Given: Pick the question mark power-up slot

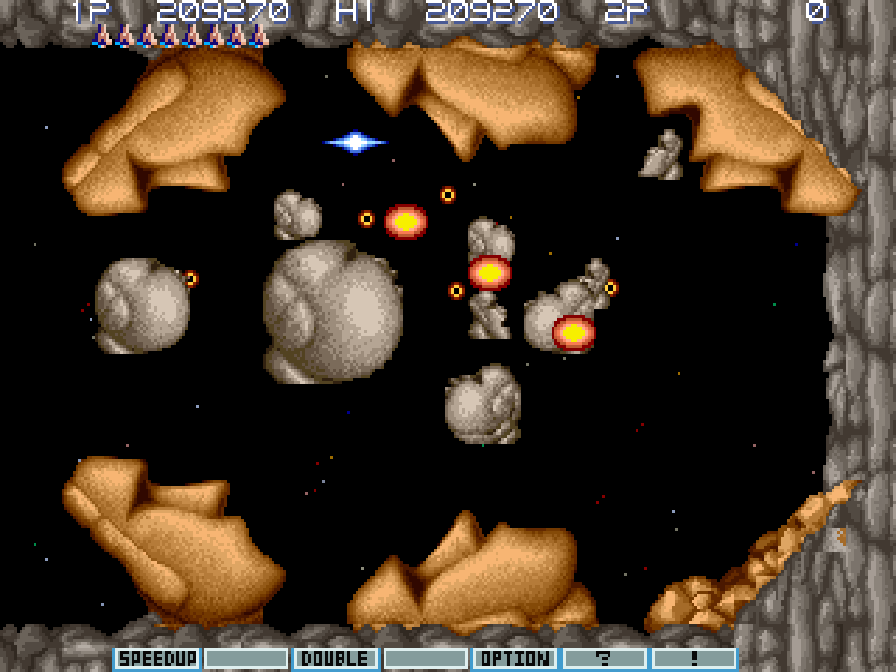Looking at the screenshot, I should [x=603, y=658].
